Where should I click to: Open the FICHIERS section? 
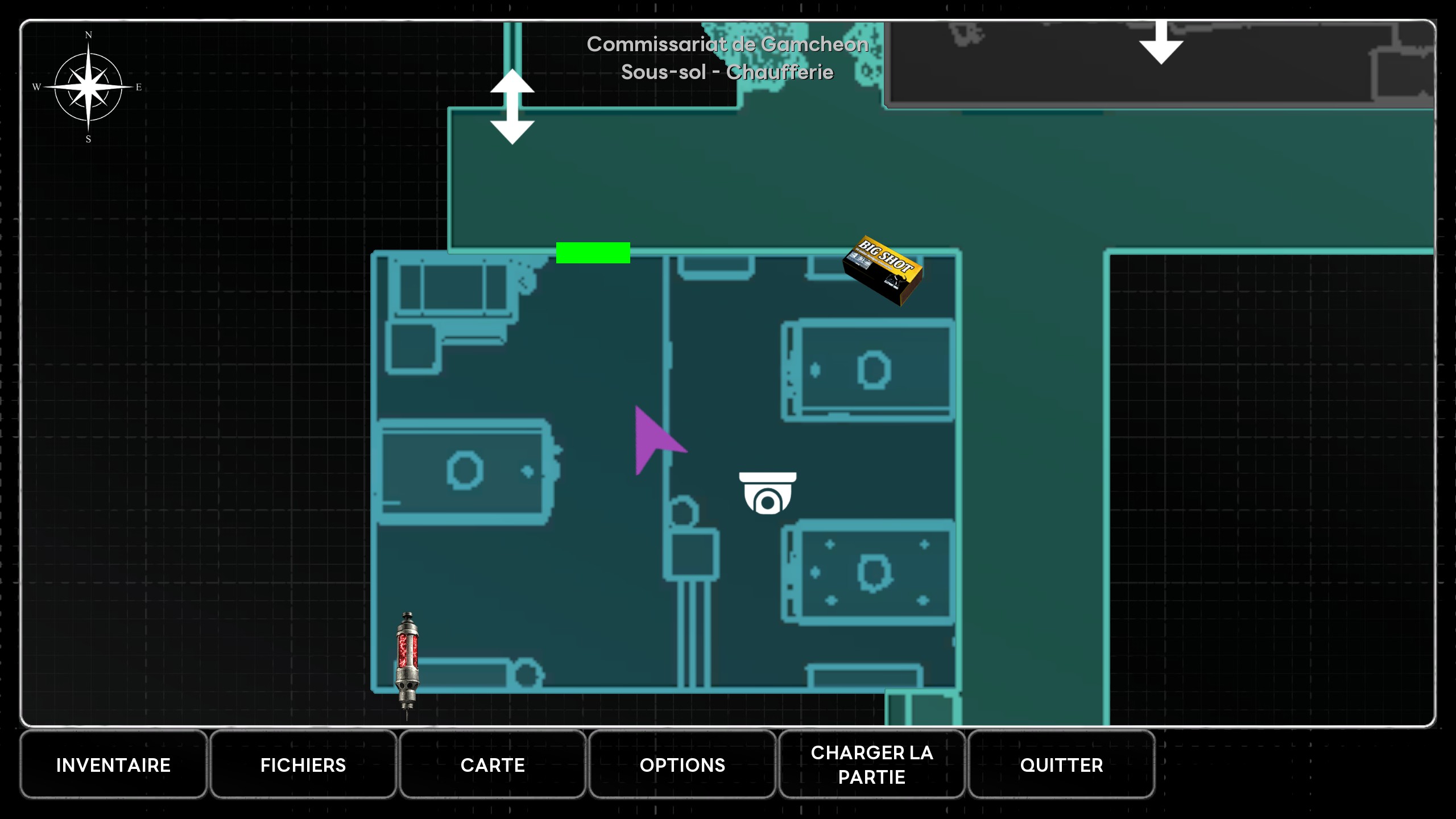tap(303, 765)
